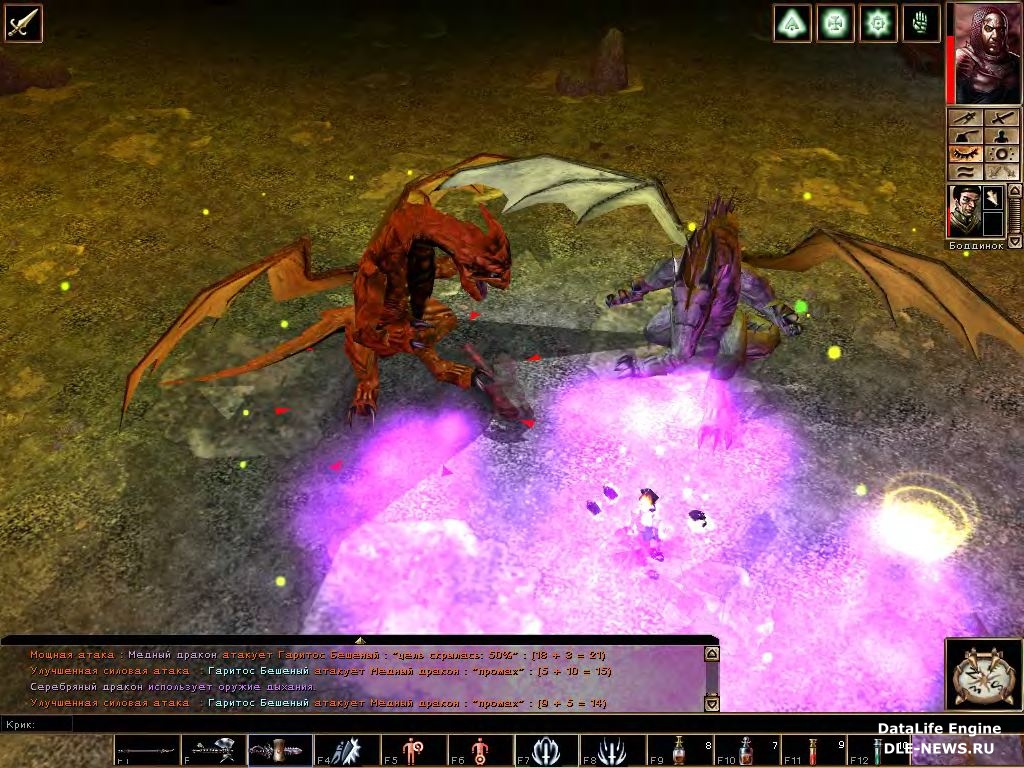Use the F9 potion quickslot
Image resolution: width=1024 pixels, height=768 pixels.
(679, 751)
